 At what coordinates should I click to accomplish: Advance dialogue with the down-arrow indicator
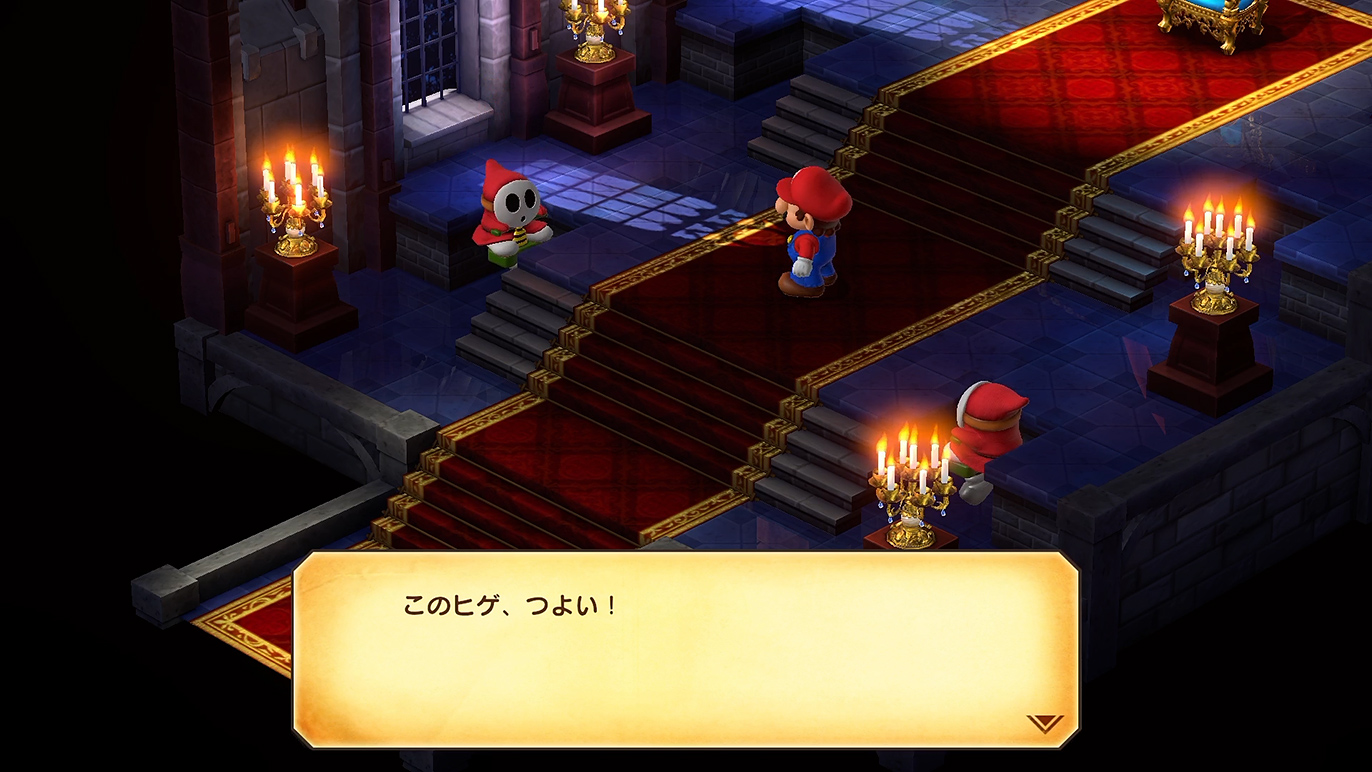pyautogui.click(x=1044, y=723)
